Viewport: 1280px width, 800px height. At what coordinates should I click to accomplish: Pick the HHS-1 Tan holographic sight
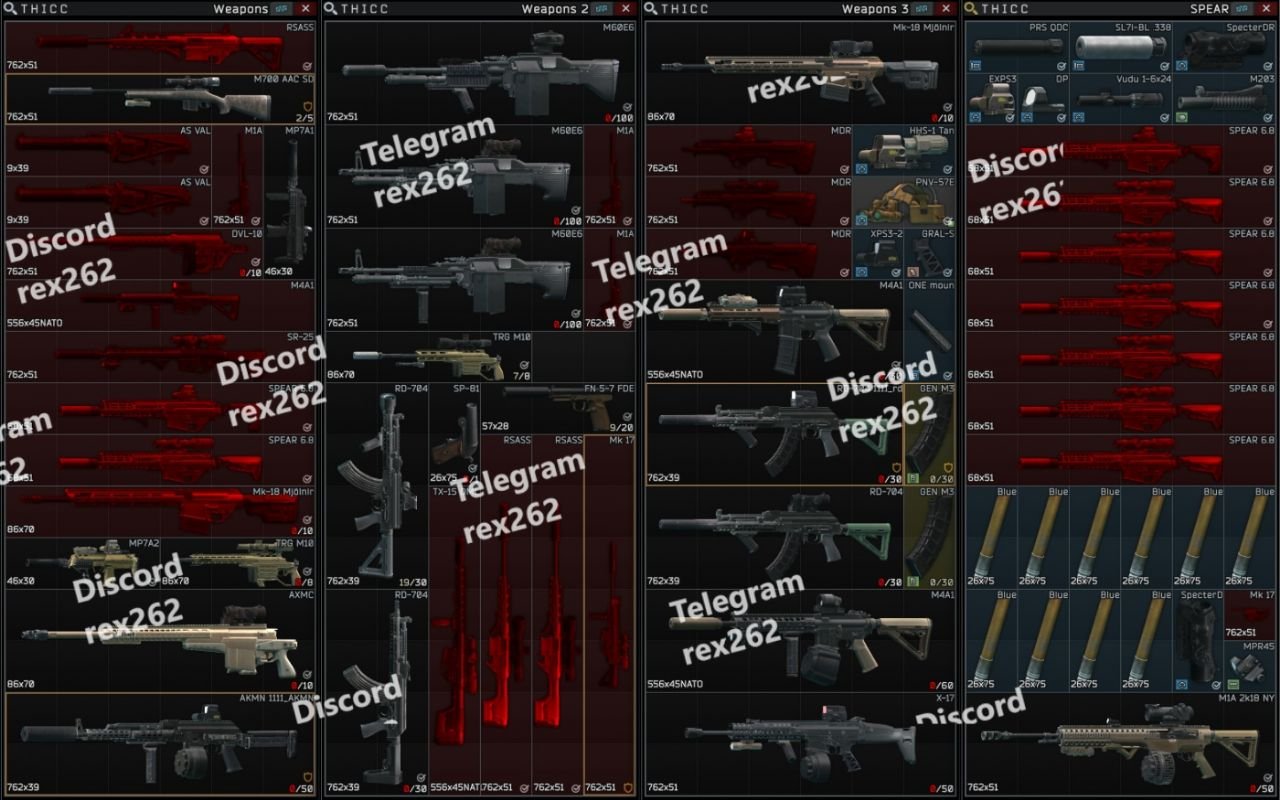pyautogui.click(x=904, y=150)
